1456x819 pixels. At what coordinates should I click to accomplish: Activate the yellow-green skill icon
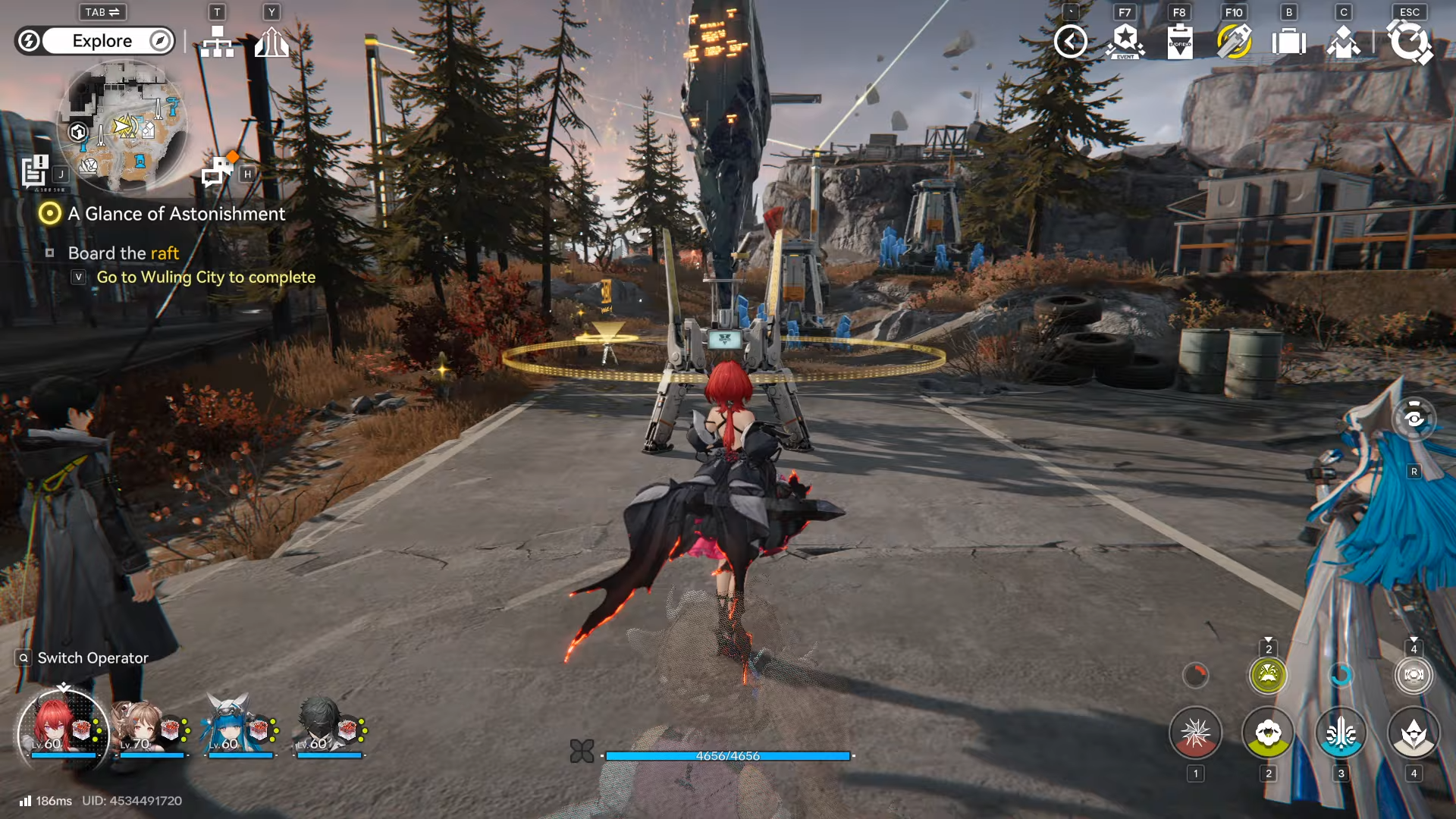click(x=1268, y=733)
